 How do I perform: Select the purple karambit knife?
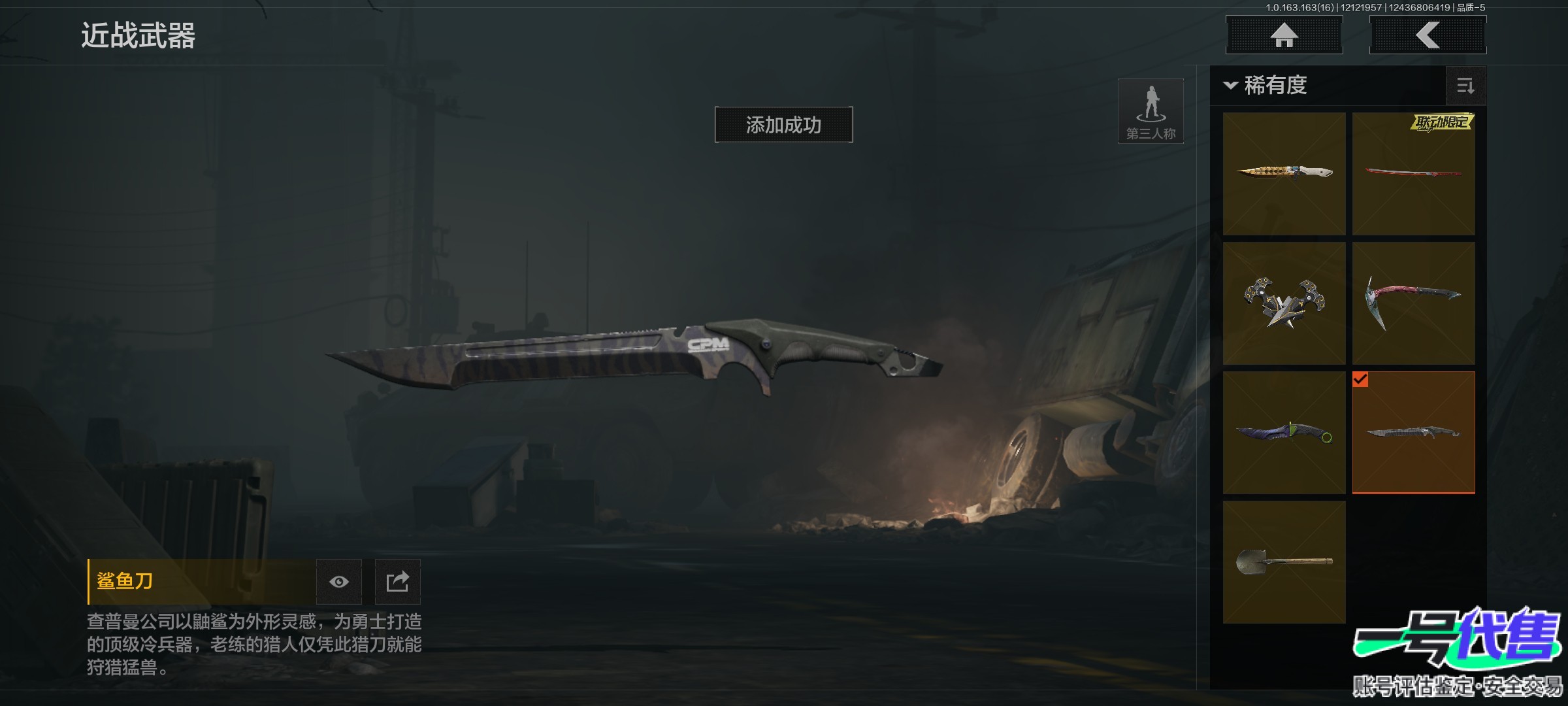(x=1284, y=432)
